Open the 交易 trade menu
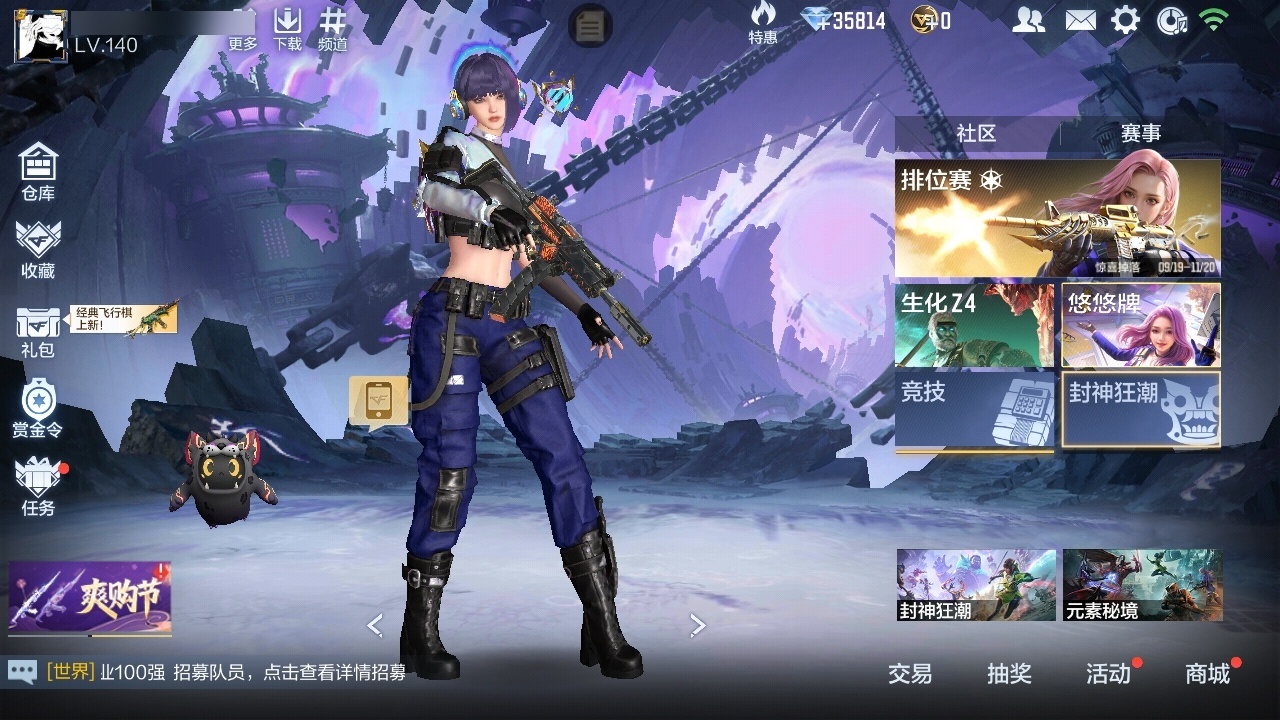 point(910,674)
